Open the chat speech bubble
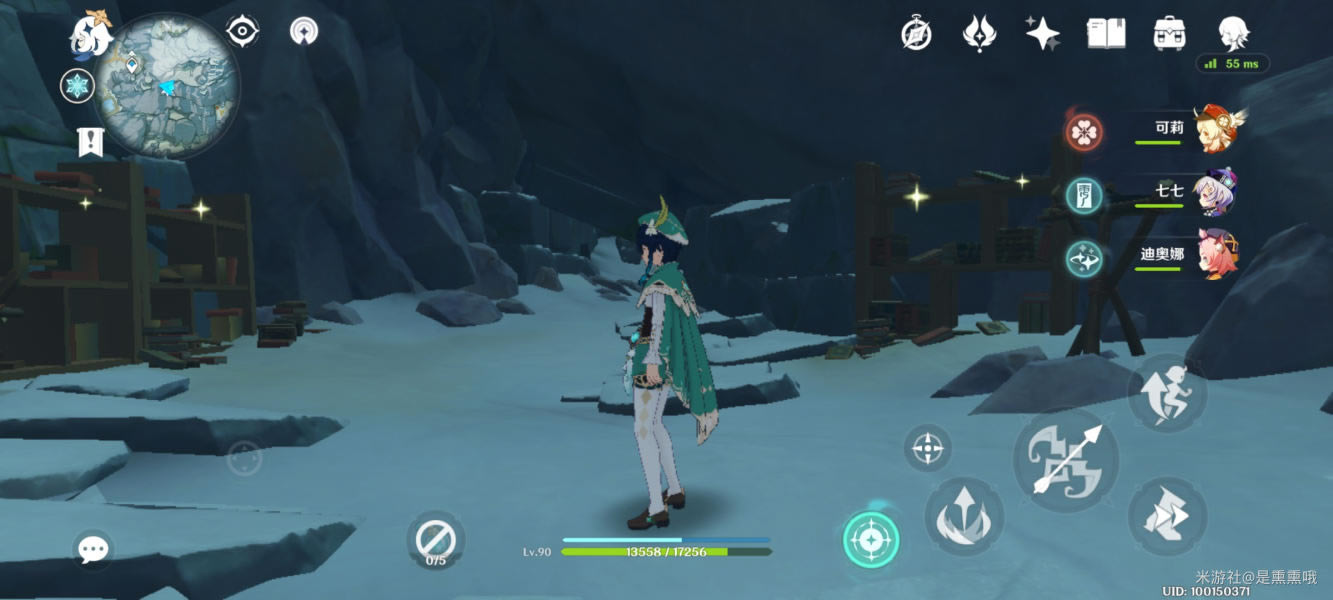 (x=93, y=549)
